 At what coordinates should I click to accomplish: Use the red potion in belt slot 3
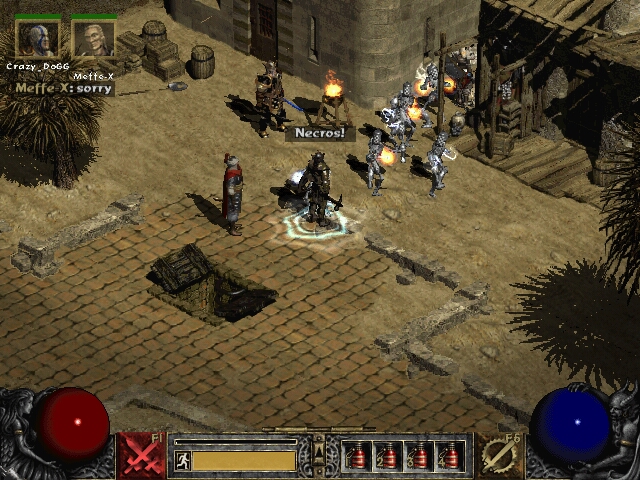click(418, 456)
